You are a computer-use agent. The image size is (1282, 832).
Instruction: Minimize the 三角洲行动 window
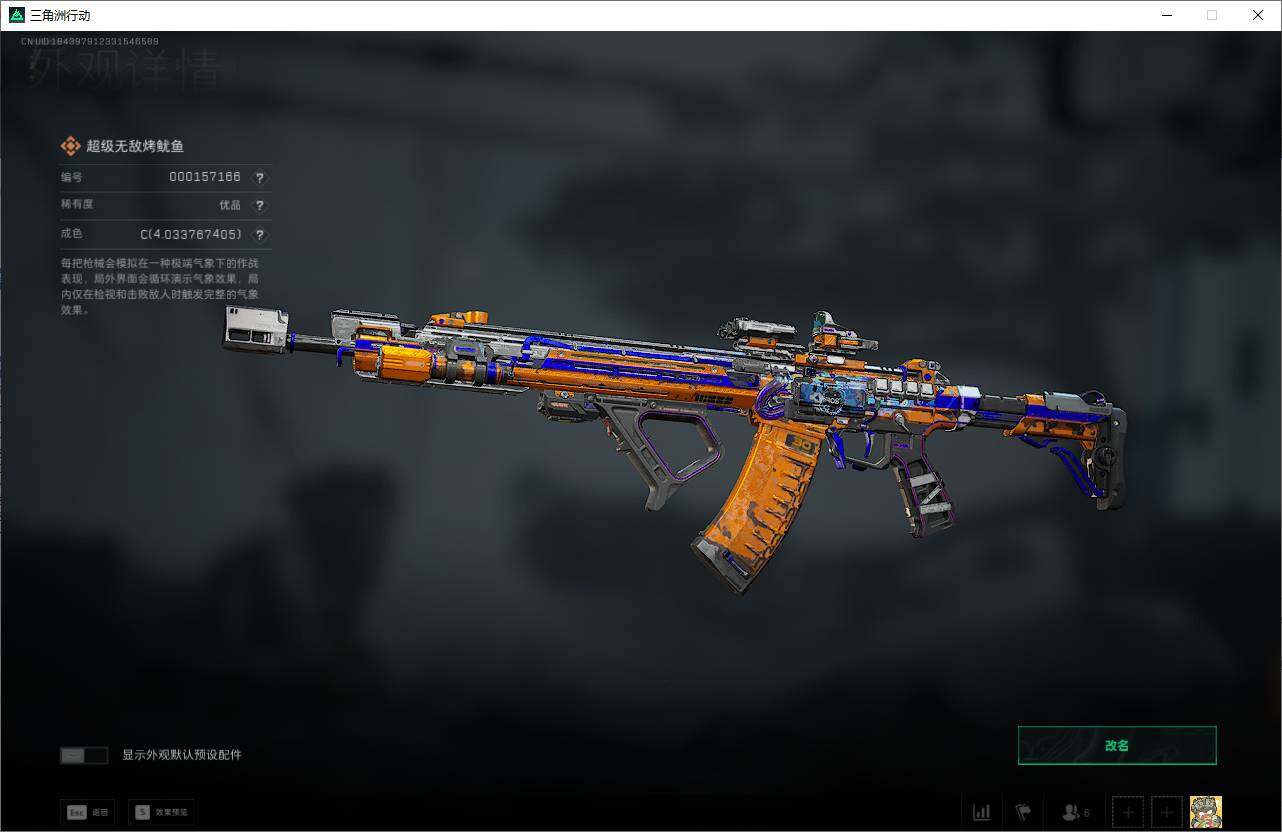(1167, 15)
